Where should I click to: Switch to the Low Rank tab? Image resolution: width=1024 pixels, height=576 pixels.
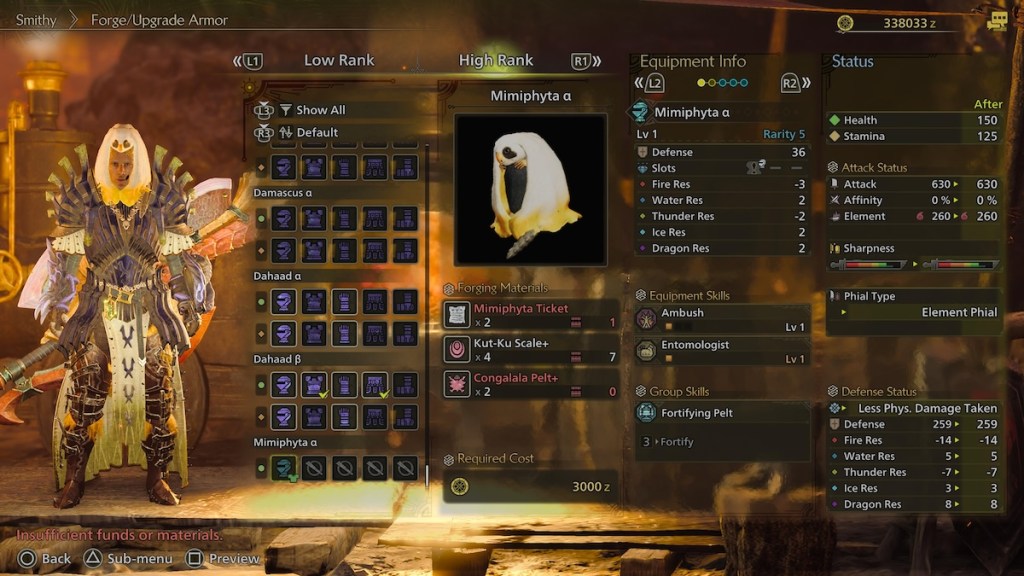339,61
